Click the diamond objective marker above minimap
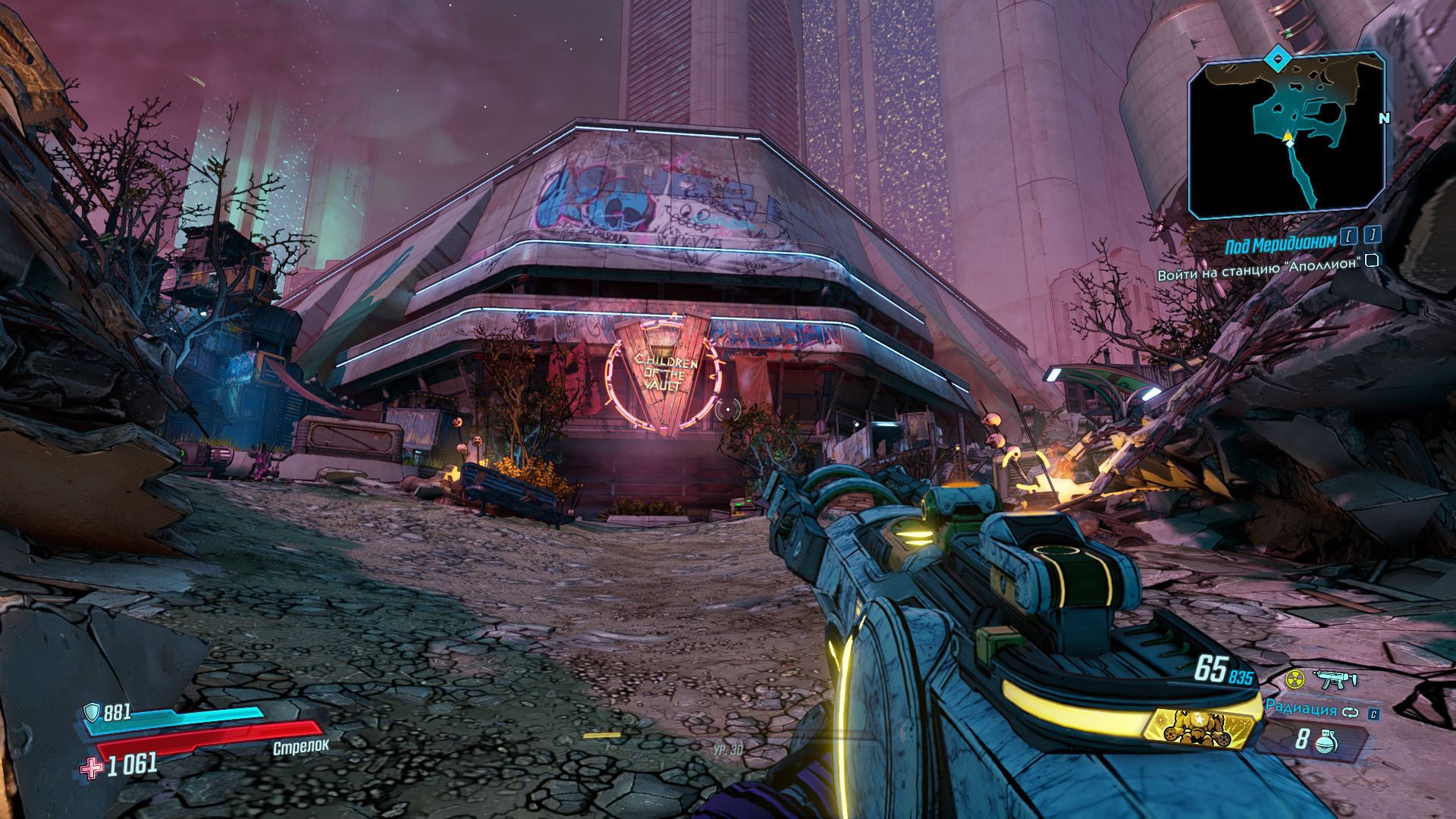Image resolution: width=1456 pixels, height=819 pixels. click(x=1279, y=58)
